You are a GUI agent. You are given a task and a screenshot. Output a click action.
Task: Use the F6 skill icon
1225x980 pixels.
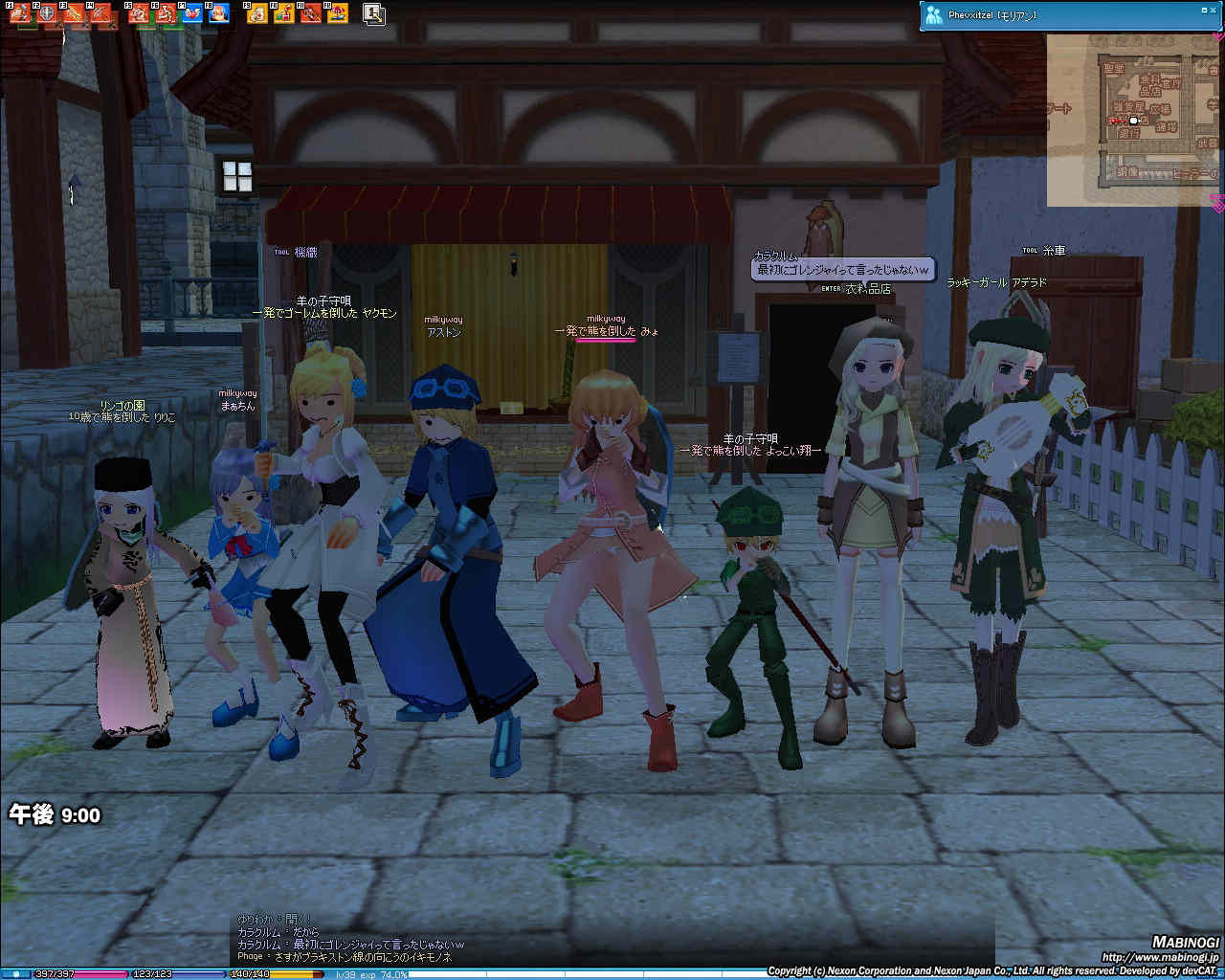pyautogui.click(x=166, y=13)
